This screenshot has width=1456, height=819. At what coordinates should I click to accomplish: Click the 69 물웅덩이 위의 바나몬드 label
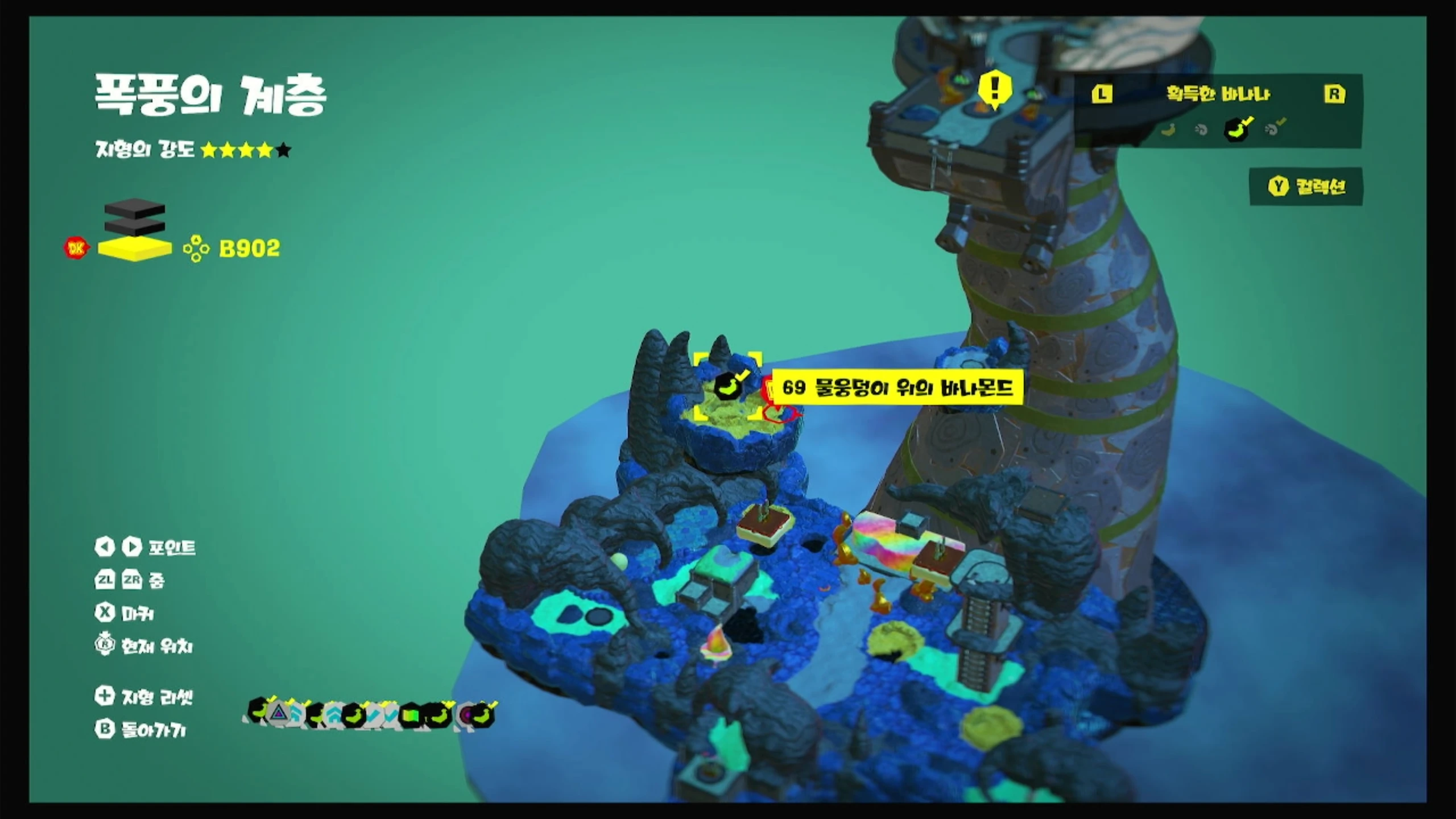click(x=897, y=388)
